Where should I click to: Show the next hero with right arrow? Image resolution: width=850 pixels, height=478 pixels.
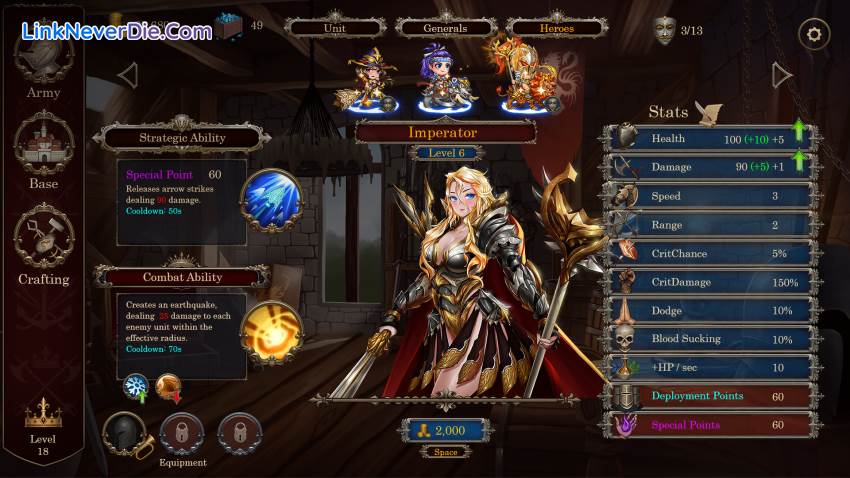[x=782, y=75]
